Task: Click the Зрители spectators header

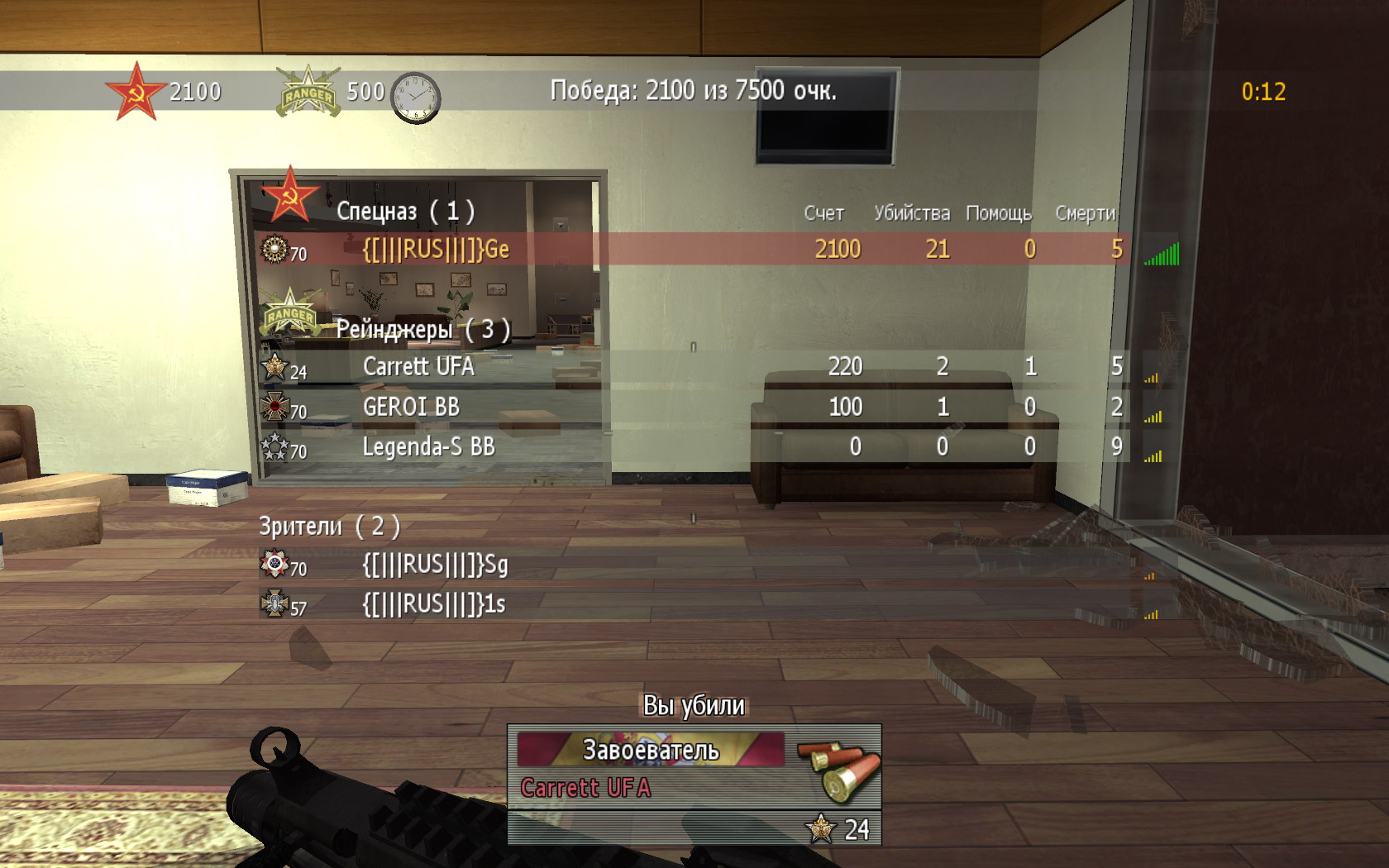Action: tap(329, 527)
